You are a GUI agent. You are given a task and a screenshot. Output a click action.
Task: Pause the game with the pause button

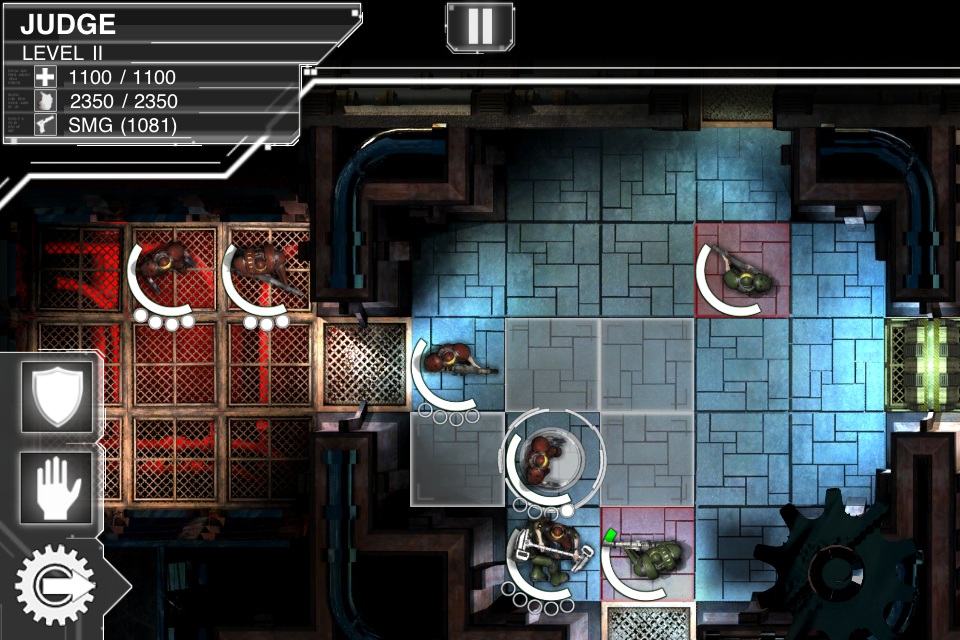pos(479,26)
